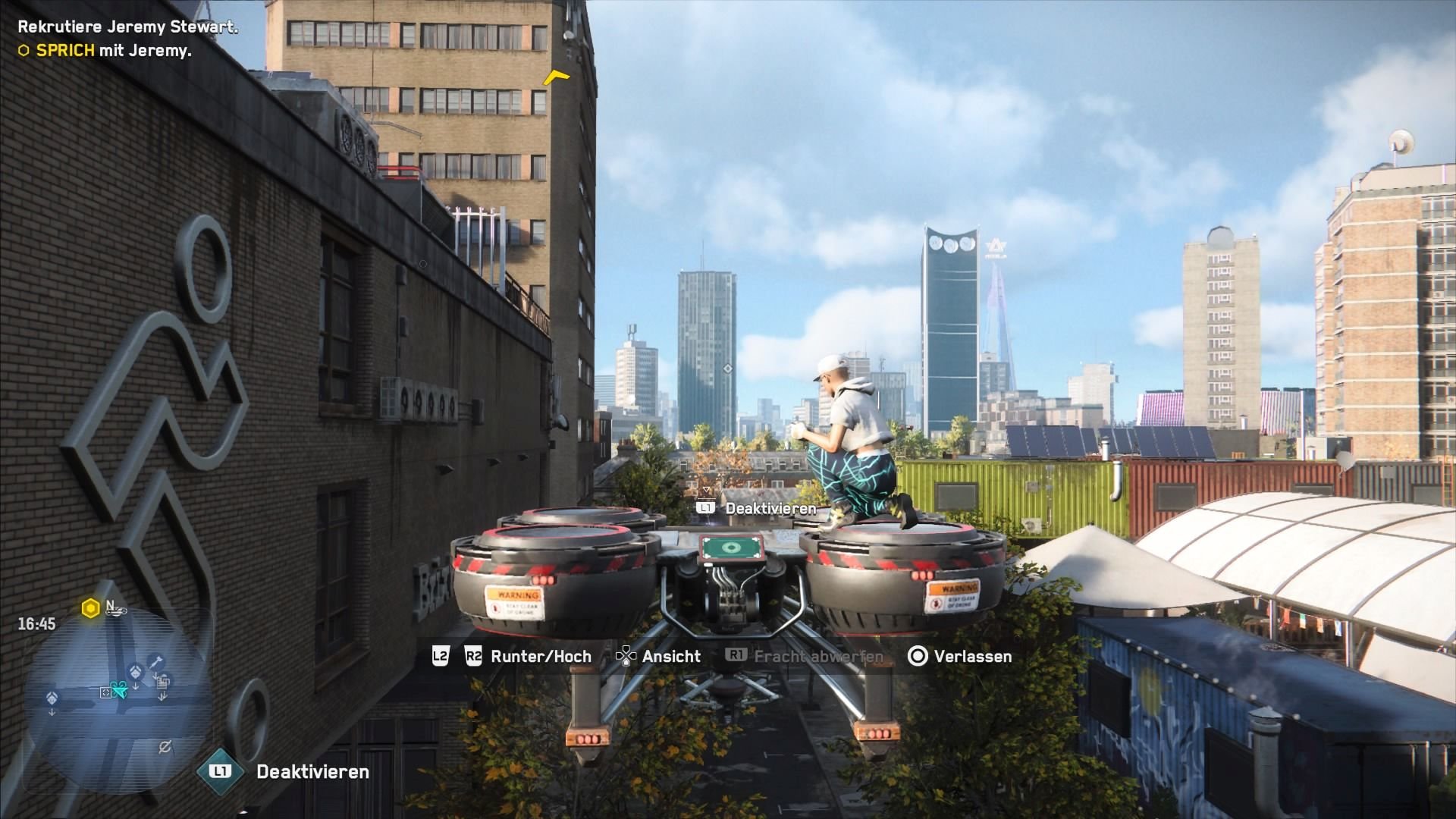This screenshot has width=1456, height=819.
Task: Click the Verlassen exit command
Action: click(x=971, y=657)
